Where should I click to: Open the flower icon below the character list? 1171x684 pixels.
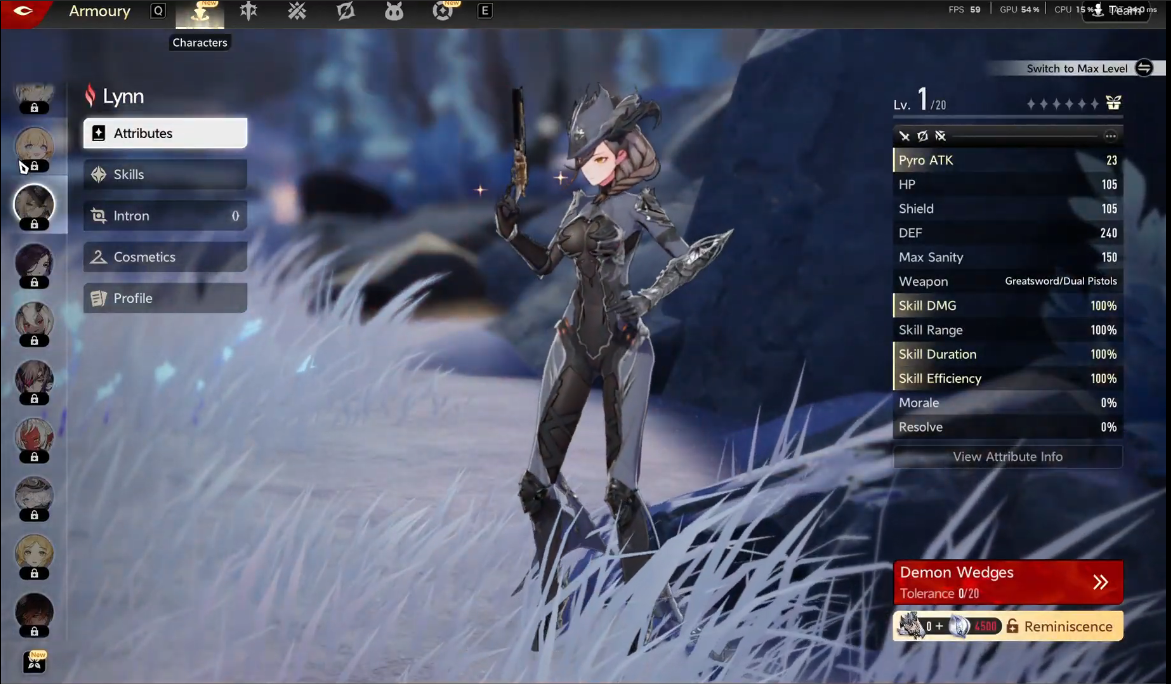[35, 661]
